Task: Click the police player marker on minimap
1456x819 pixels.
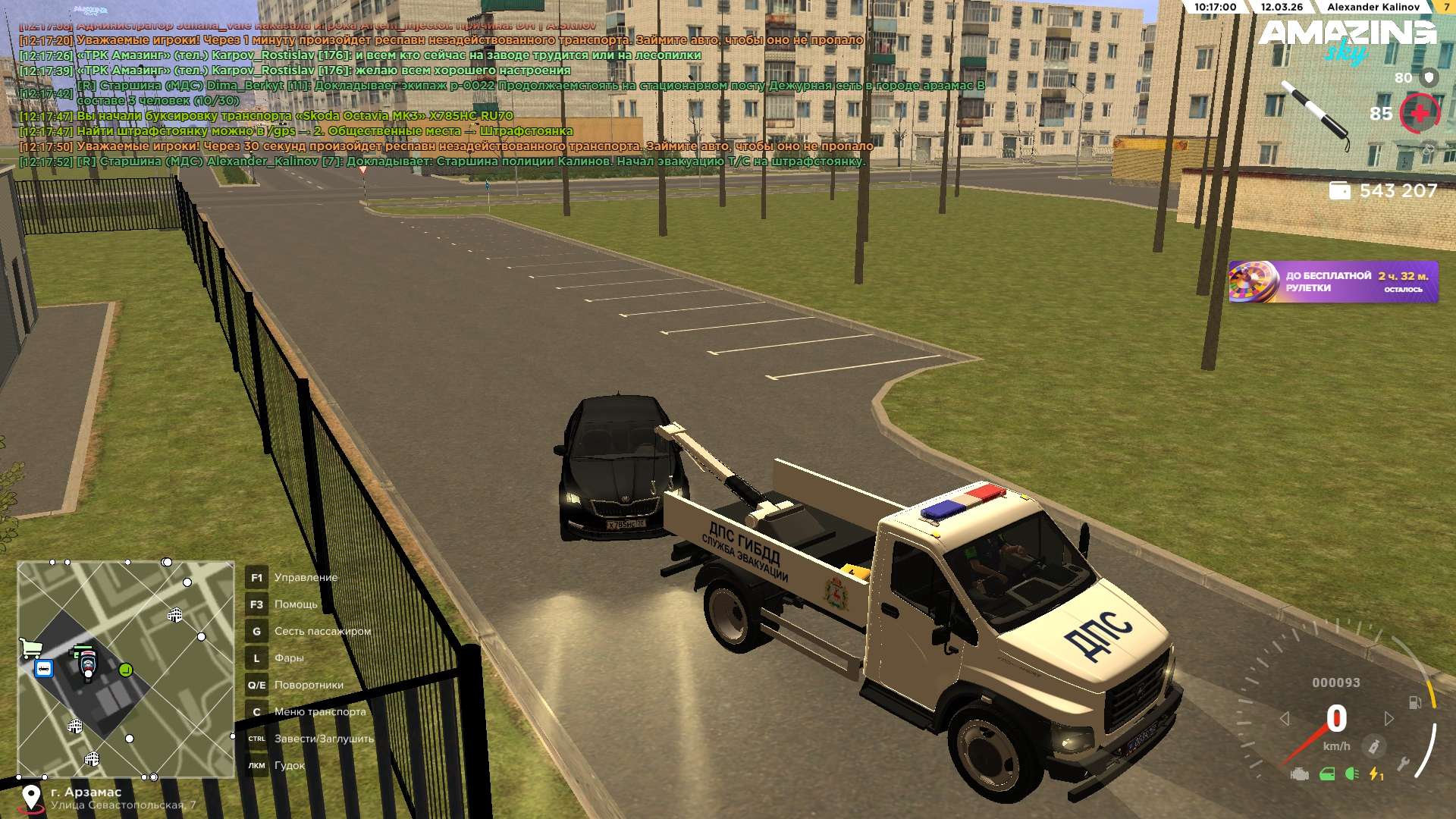Action: [x=88, y=664]
